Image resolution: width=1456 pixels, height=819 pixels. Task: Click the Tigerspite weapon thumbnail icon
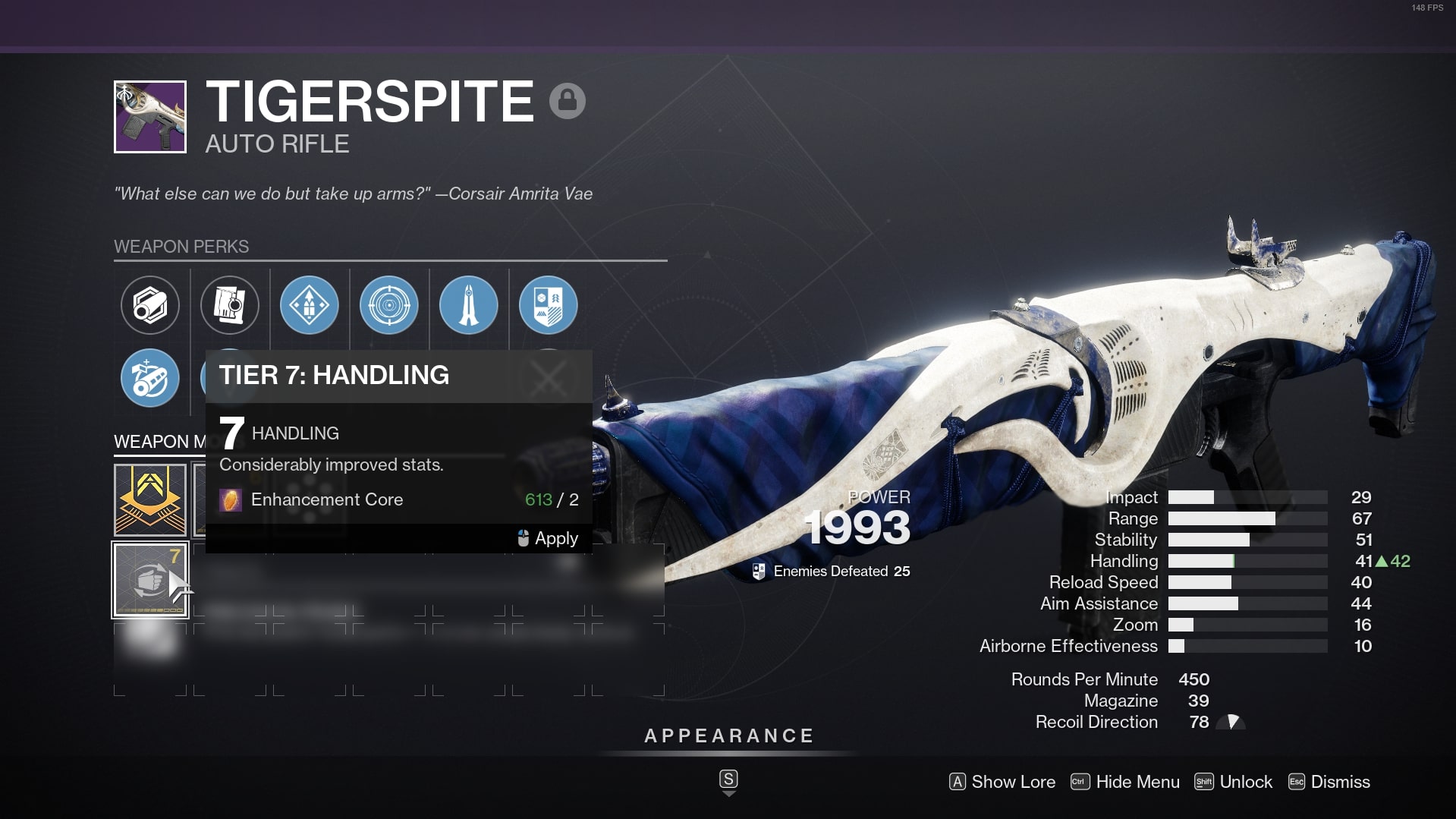pyautogui.click(x=150, y=117)
